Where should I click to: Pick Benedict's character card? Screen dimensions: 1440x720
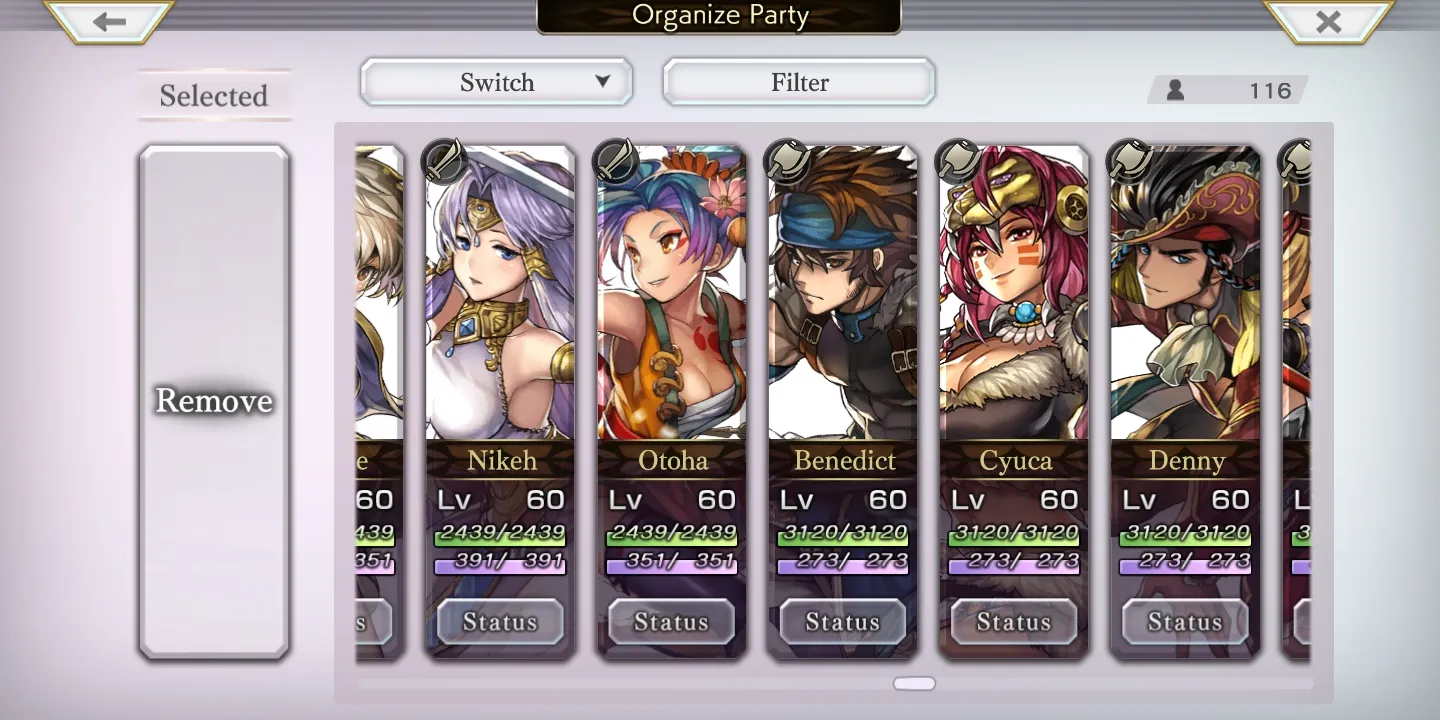[842, 300]
